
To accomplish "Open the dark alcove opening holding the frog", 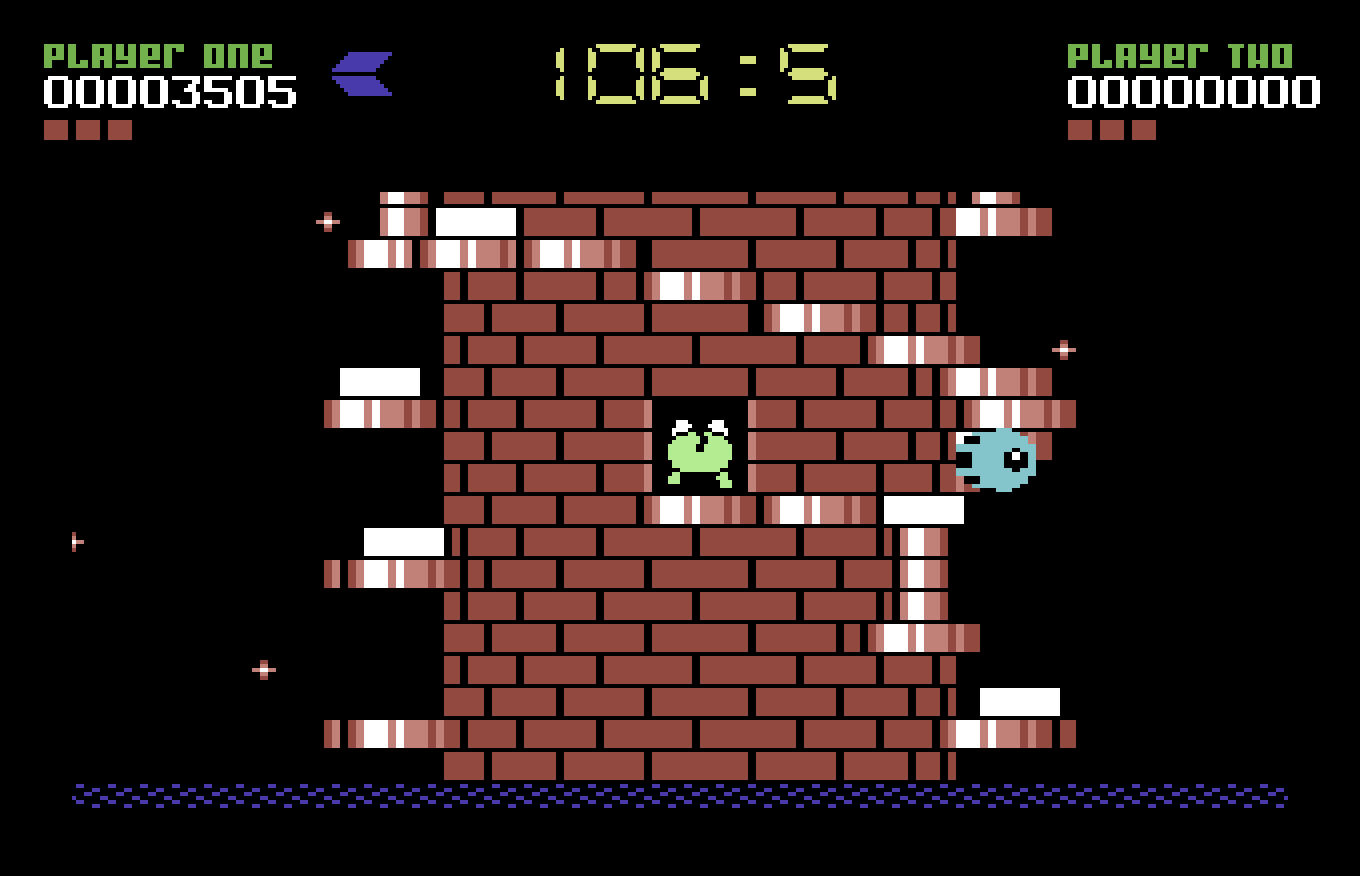I will pos(700,445).
